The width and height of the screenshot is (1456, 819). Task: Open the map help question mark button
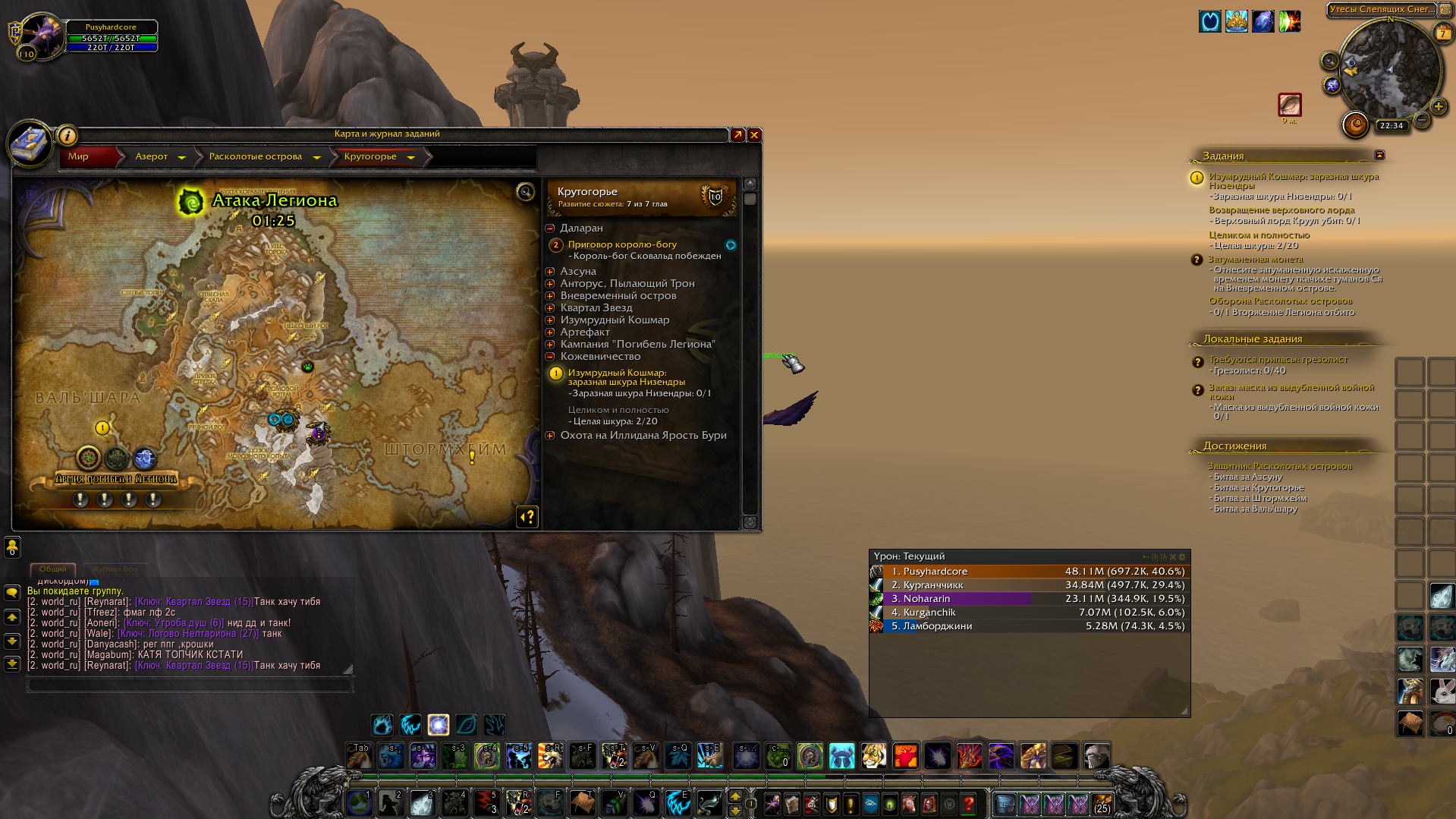(527, 517)
